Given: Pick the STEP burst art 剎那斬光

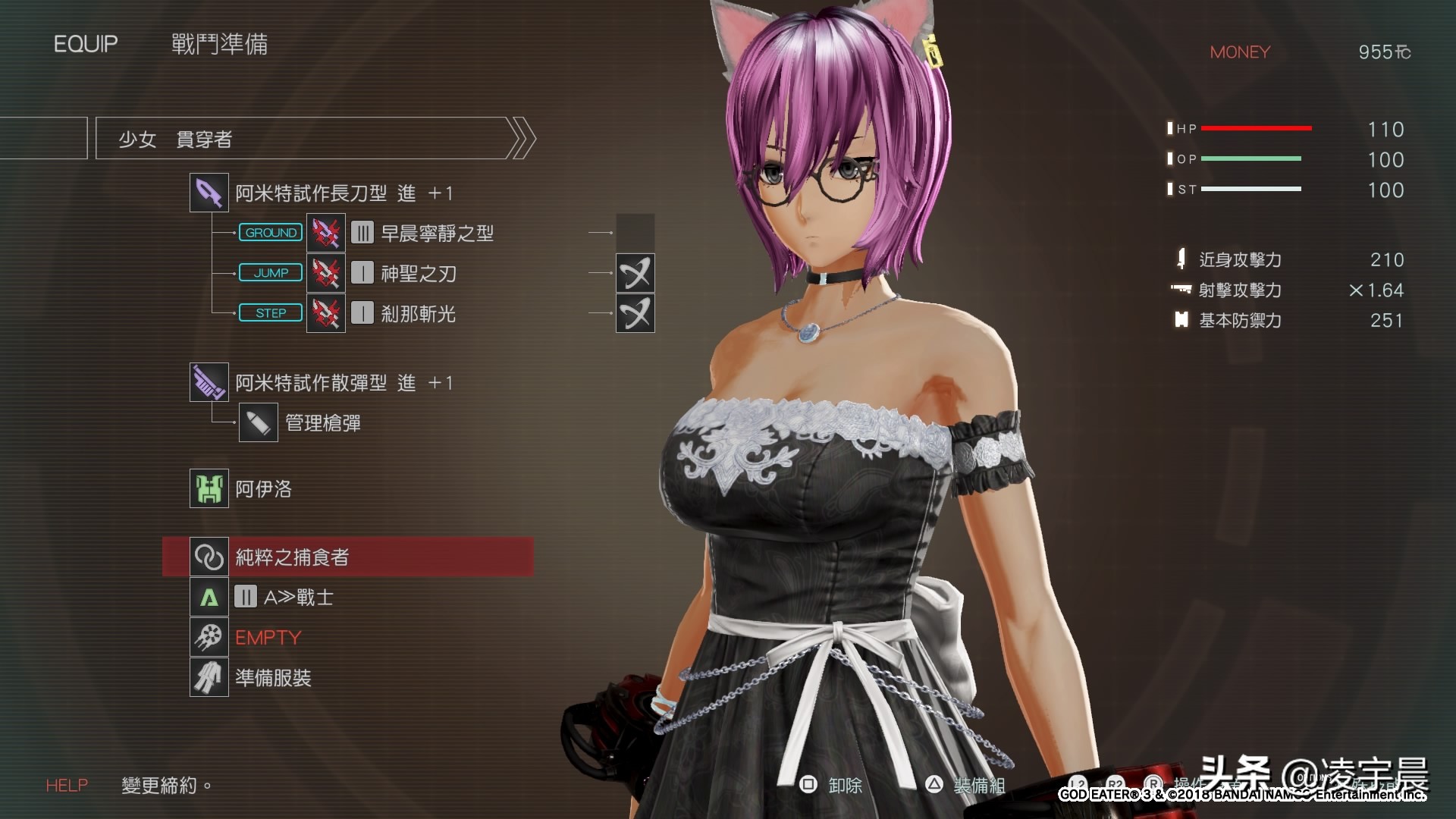Looking at the screenshot, I should click(x=418, y=314).
